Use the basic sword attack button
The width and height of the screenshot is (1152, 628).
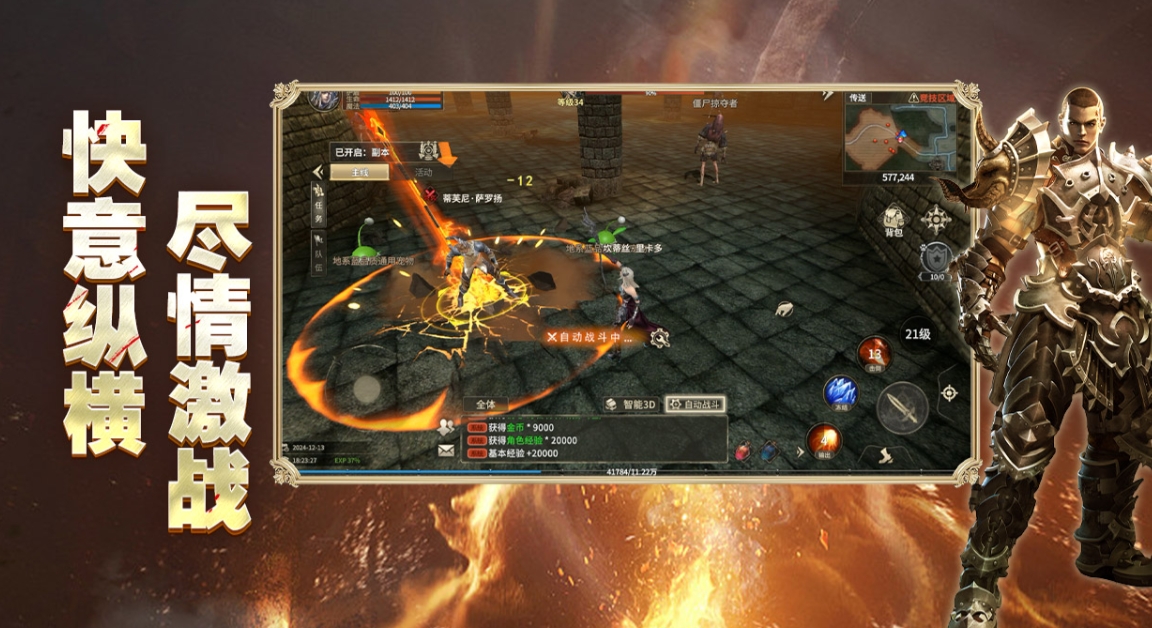click(901, 406)
